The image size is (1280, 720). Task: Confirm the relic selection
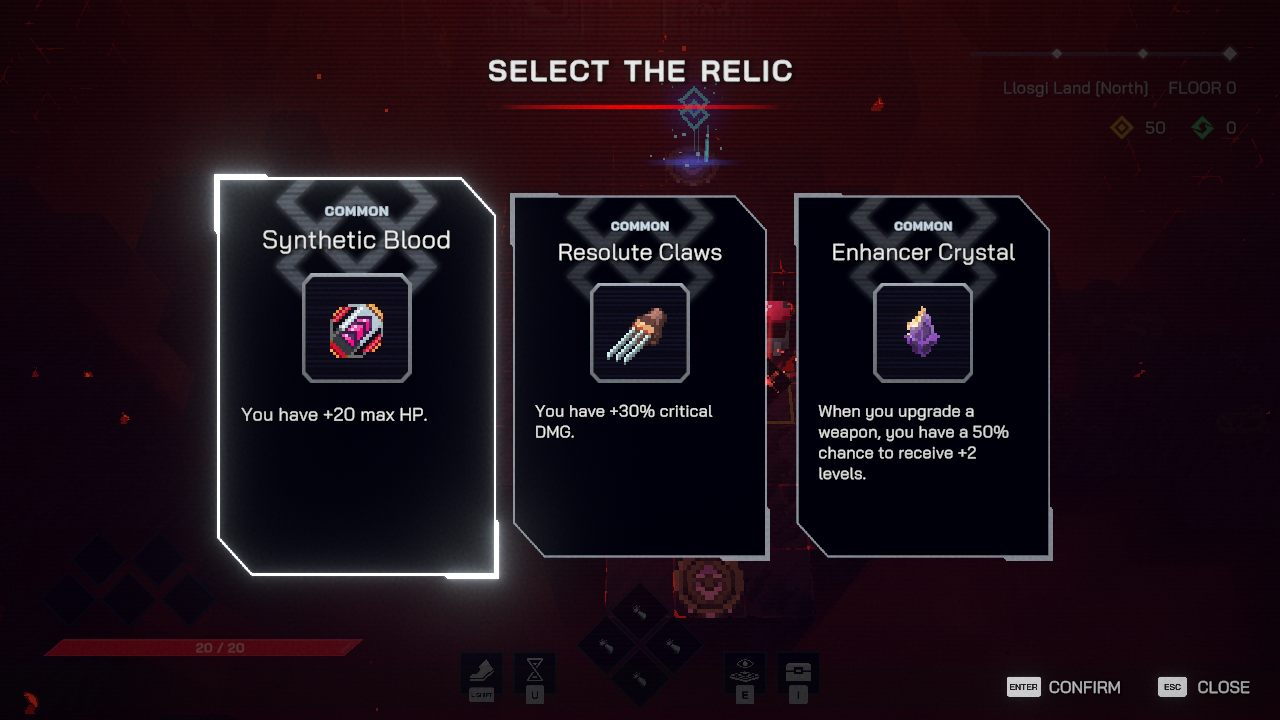click(1065, 687)
